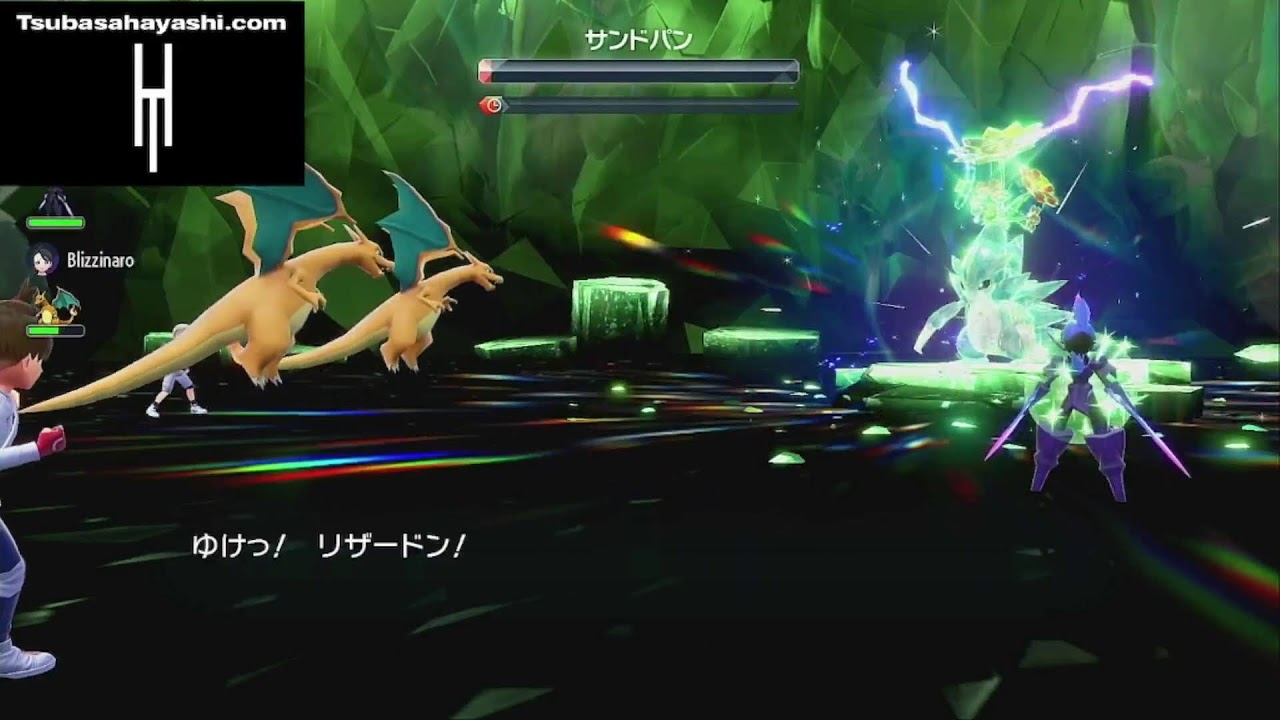Select the Blizzinaro name label

click(x=100, y=260)
